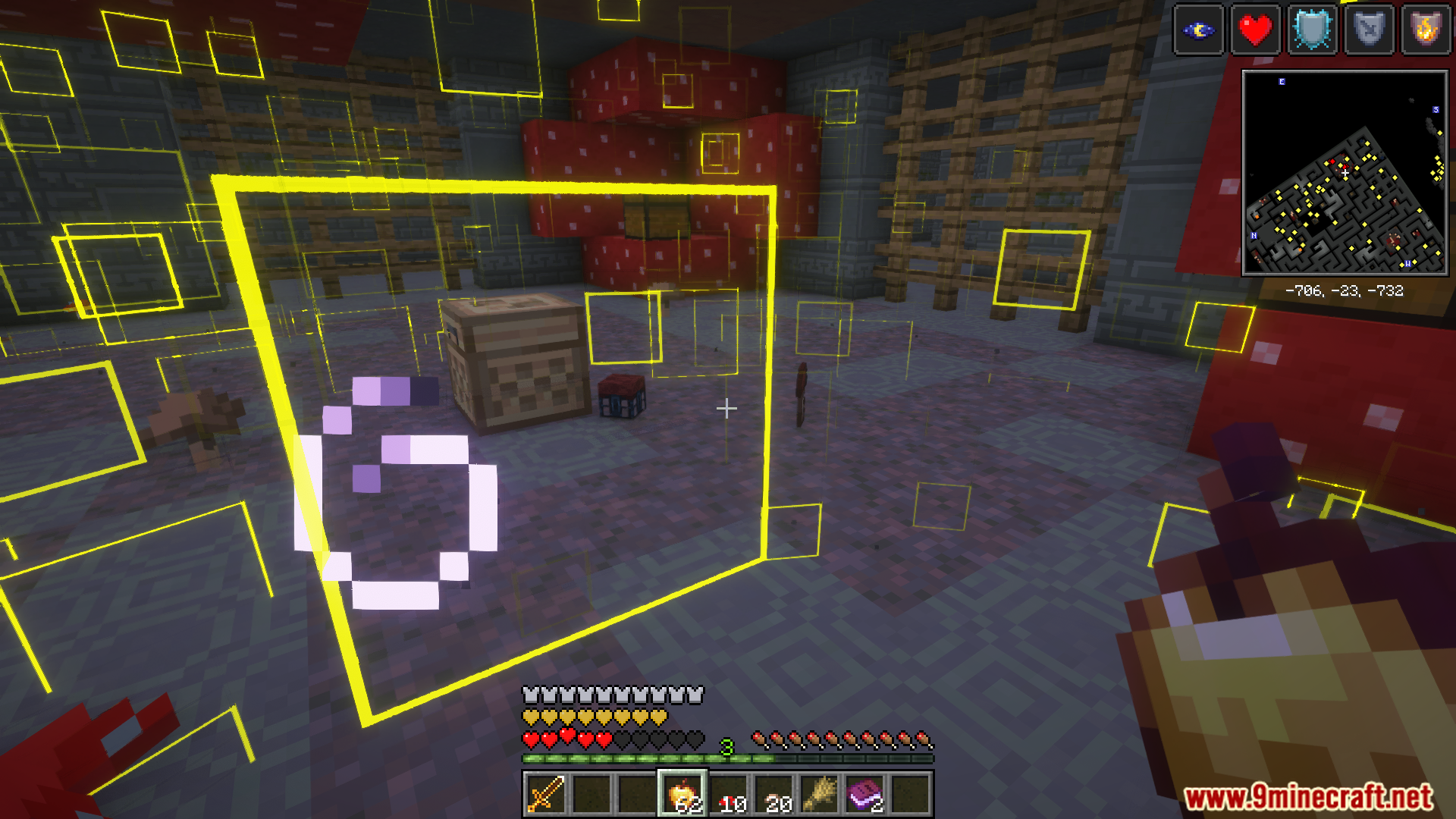
Task: Click the Fire Resistance shield effect icon
Action: pos(1426,30)
